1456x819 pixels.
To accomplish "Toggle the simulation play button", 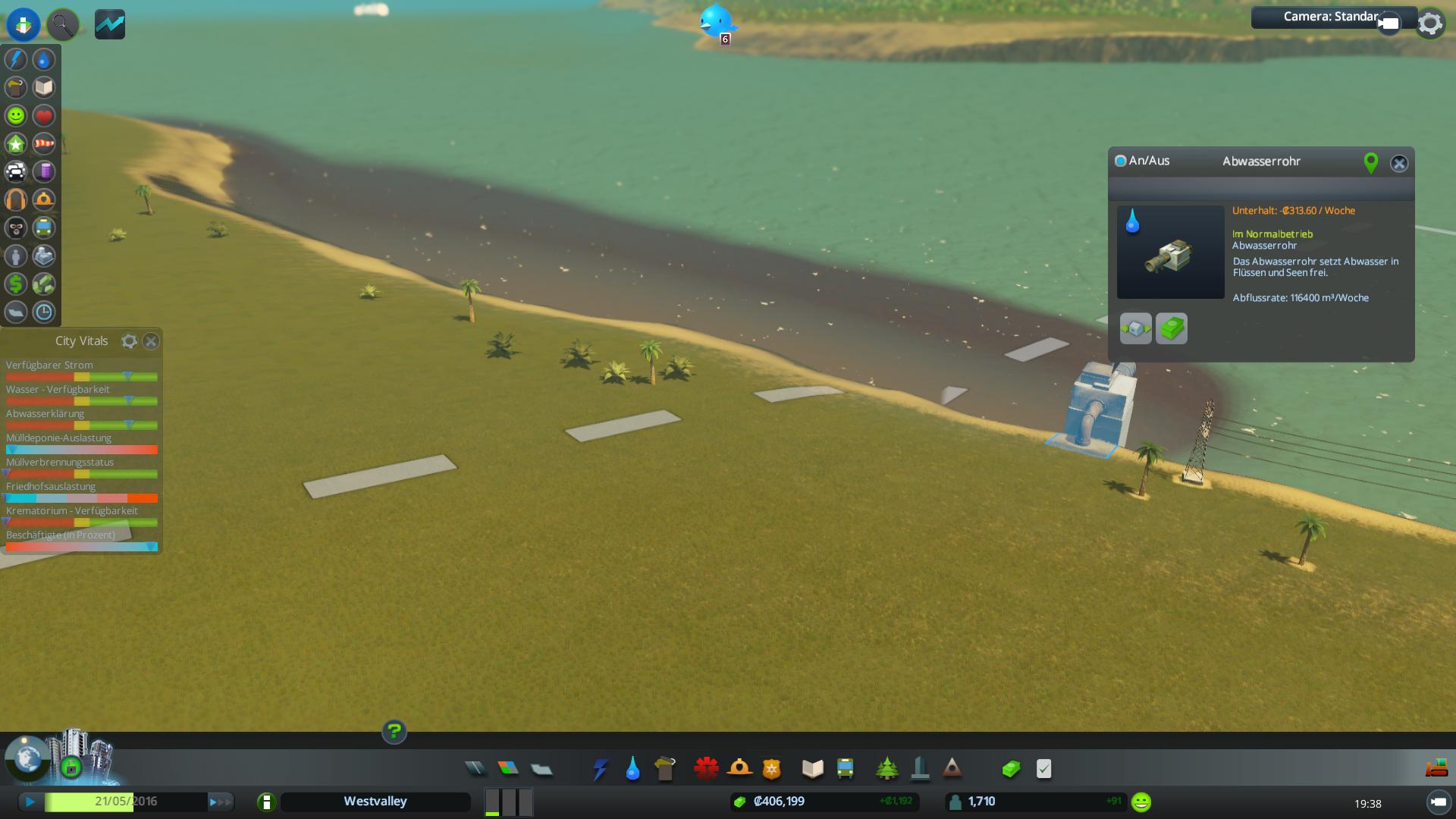I will (30, 802).
